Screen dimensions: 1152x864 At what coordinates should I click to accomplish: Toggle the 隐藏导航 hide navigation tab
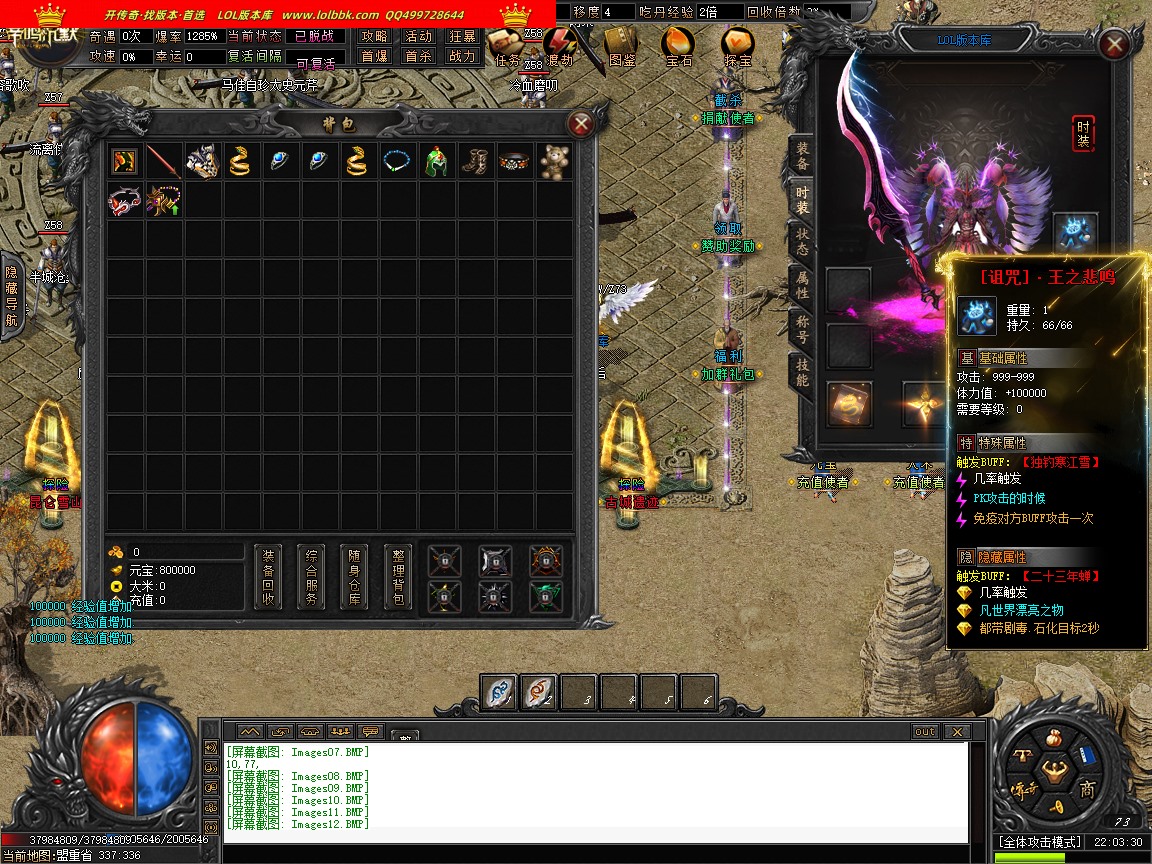[11, 296]
